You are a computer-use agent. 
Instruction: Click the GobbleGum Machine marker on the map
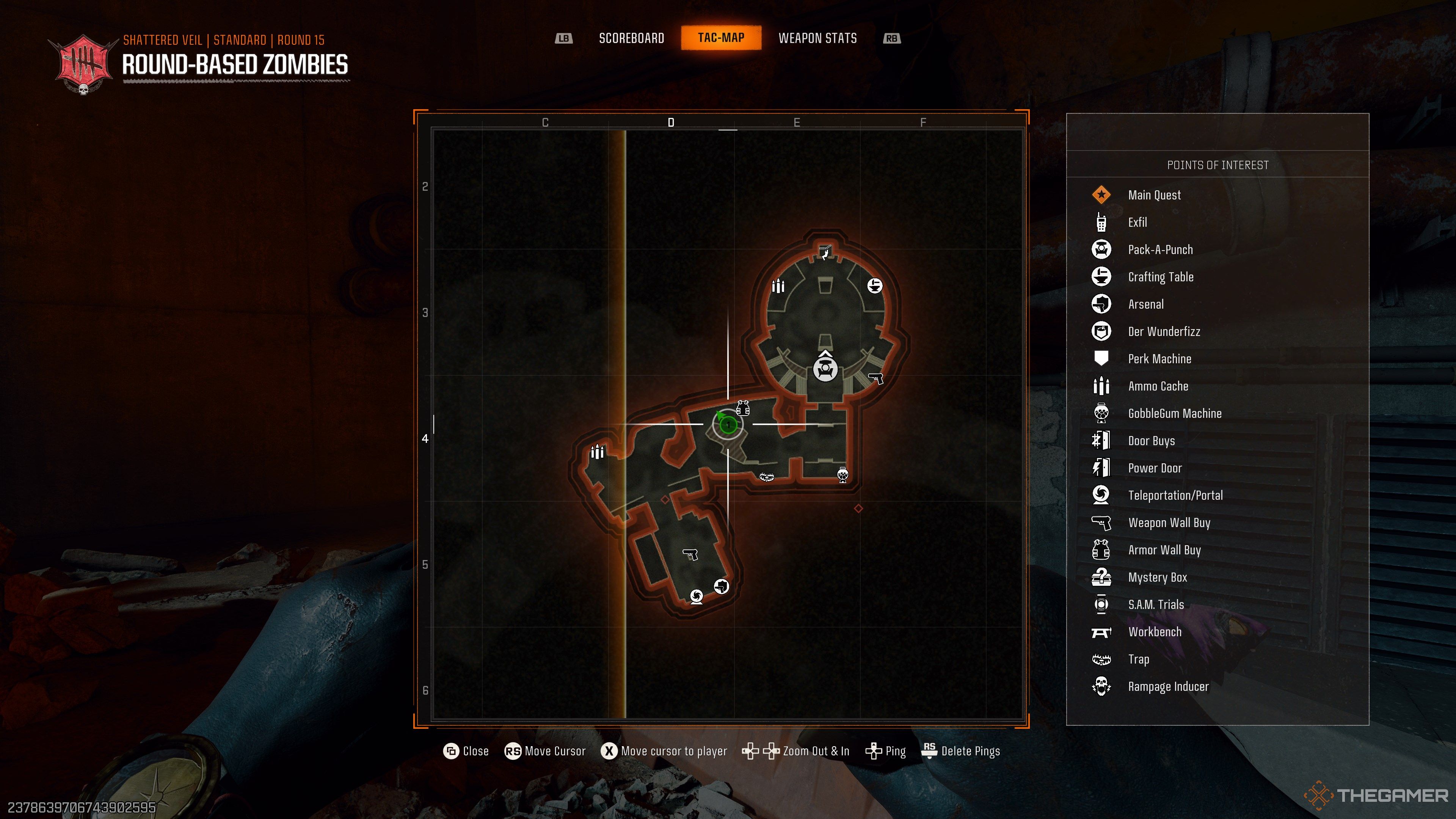(x=843, y=475)
